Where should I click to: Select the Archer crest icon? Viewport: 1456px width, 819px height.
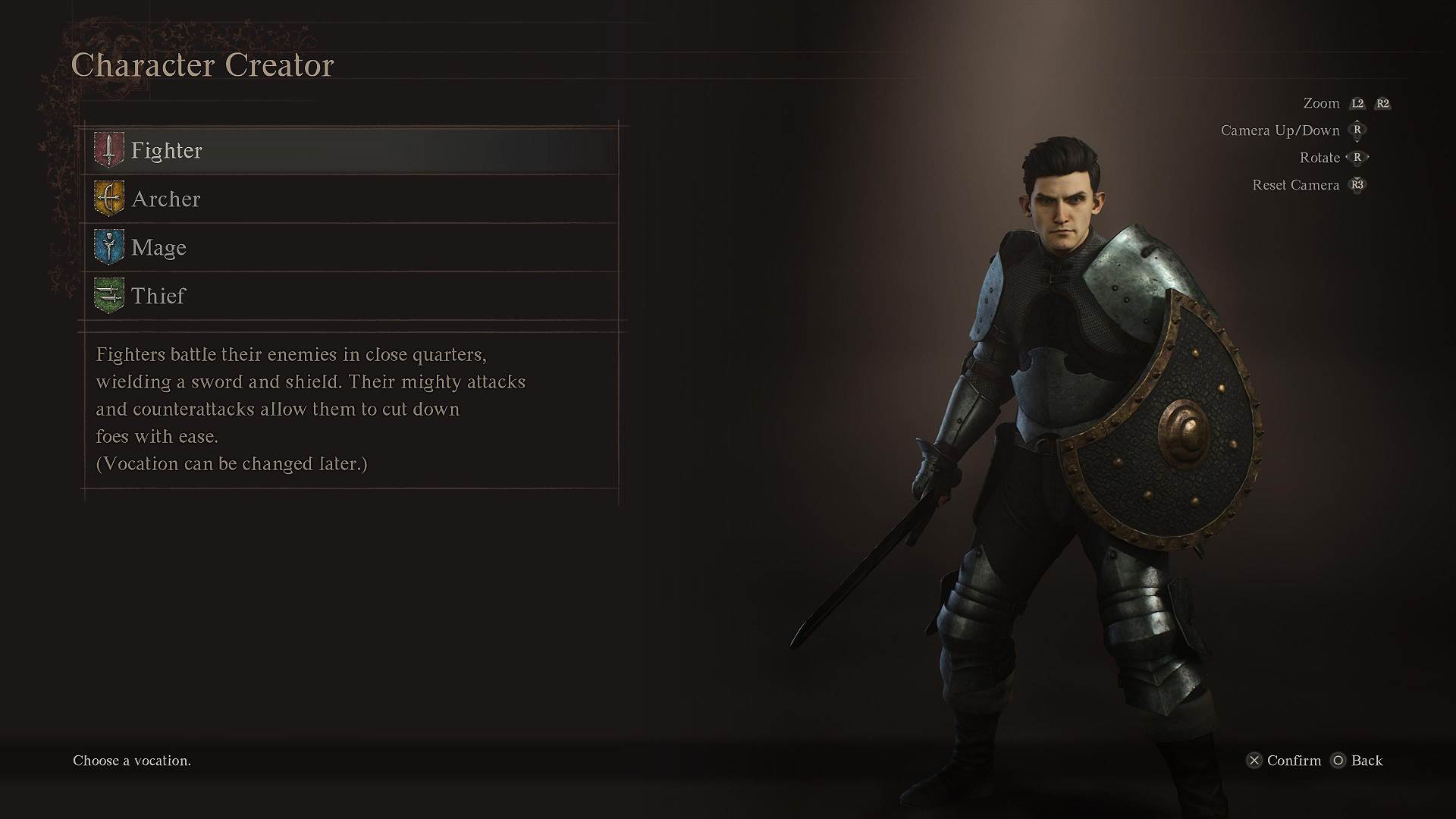pyautogui.click(x=108, y=199)
